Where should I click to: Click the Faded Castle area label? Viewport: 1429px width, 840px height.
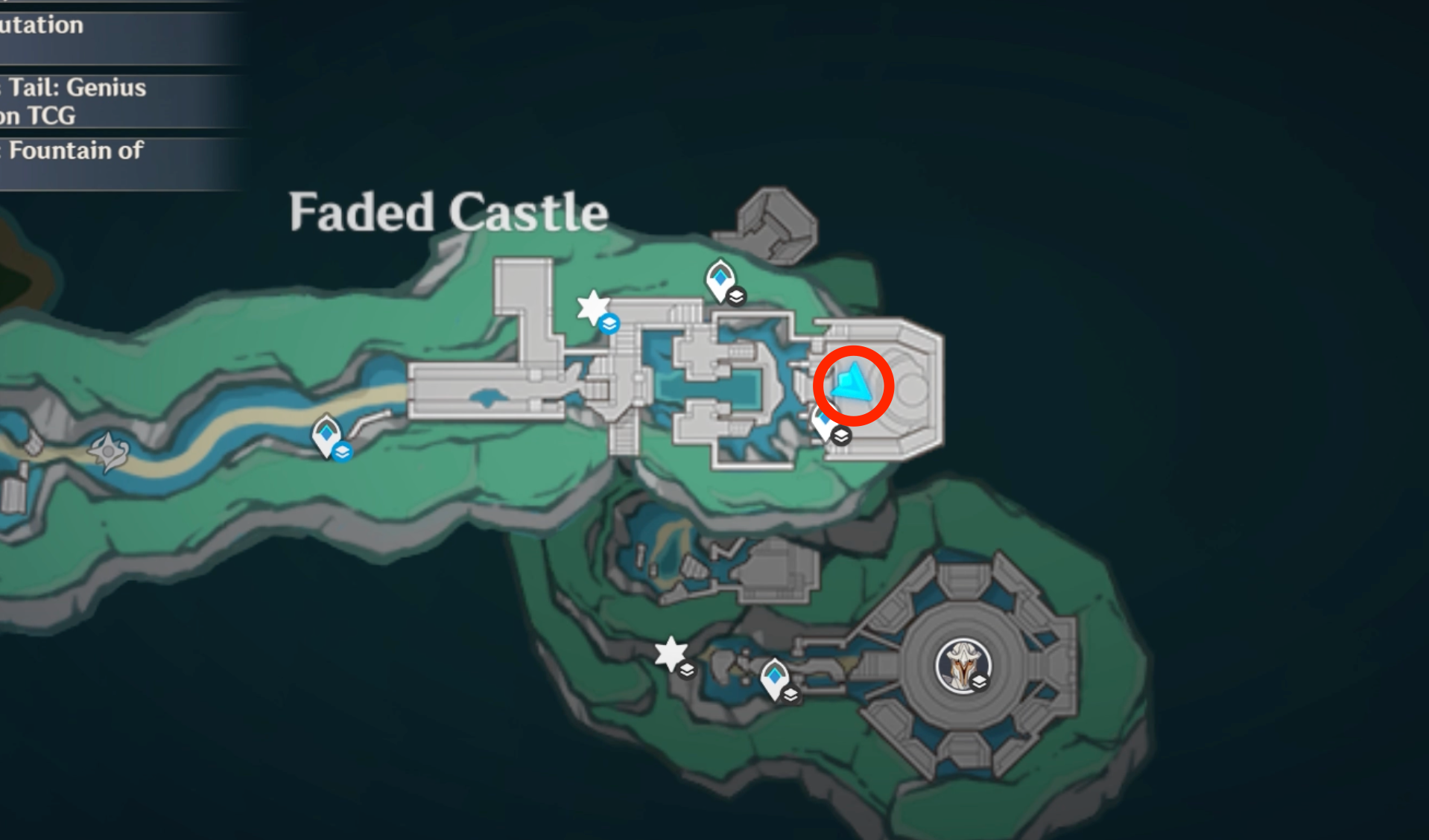(x=447, y=212)
